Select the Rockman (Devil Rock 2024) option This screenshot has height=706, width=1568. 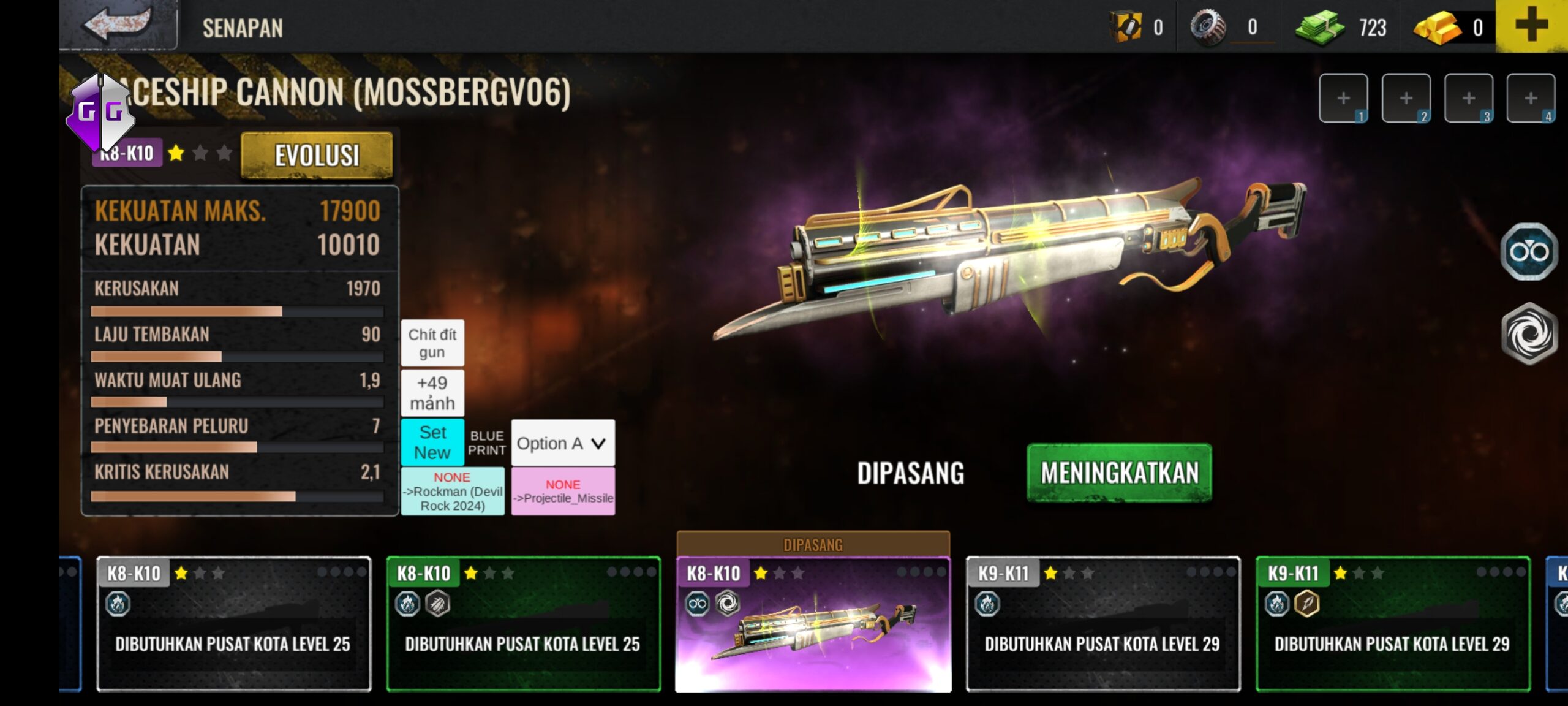coord(453,492)
